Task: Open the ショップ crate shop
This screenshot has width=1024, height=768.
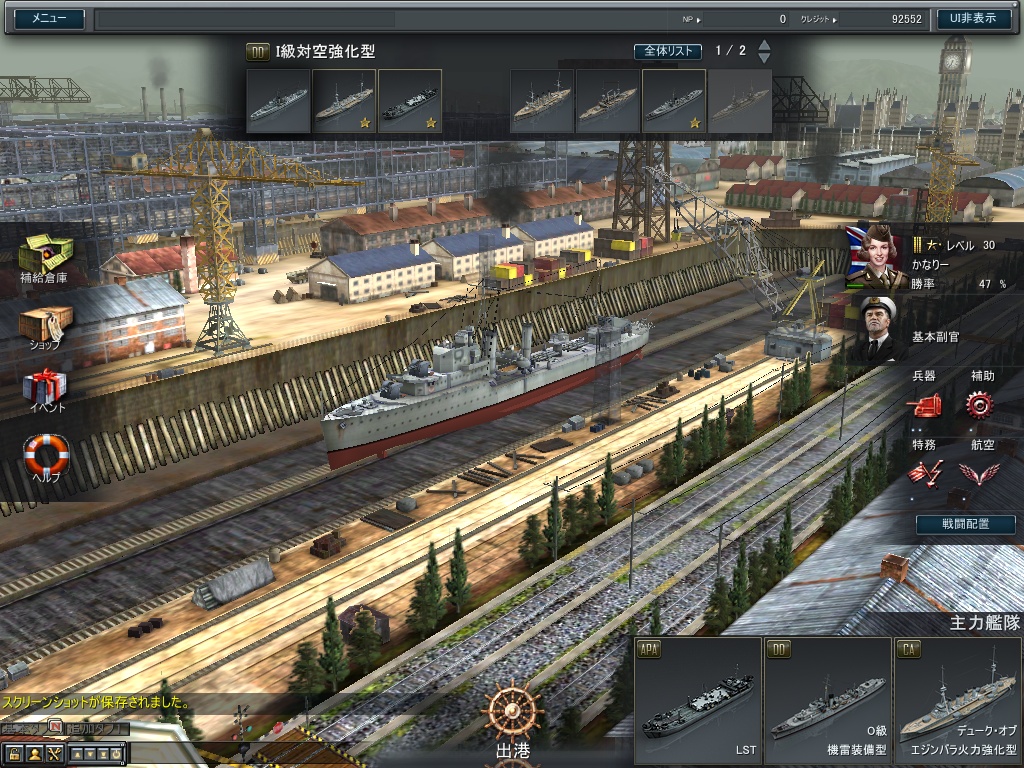Action: click(45, 325)
